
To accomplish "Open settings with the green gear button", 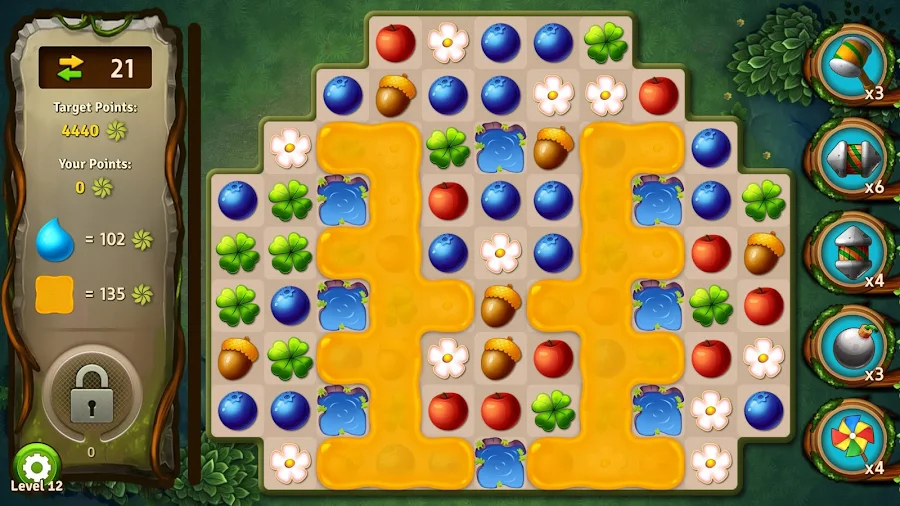I will pyautogui.click(x=37, y=466).
